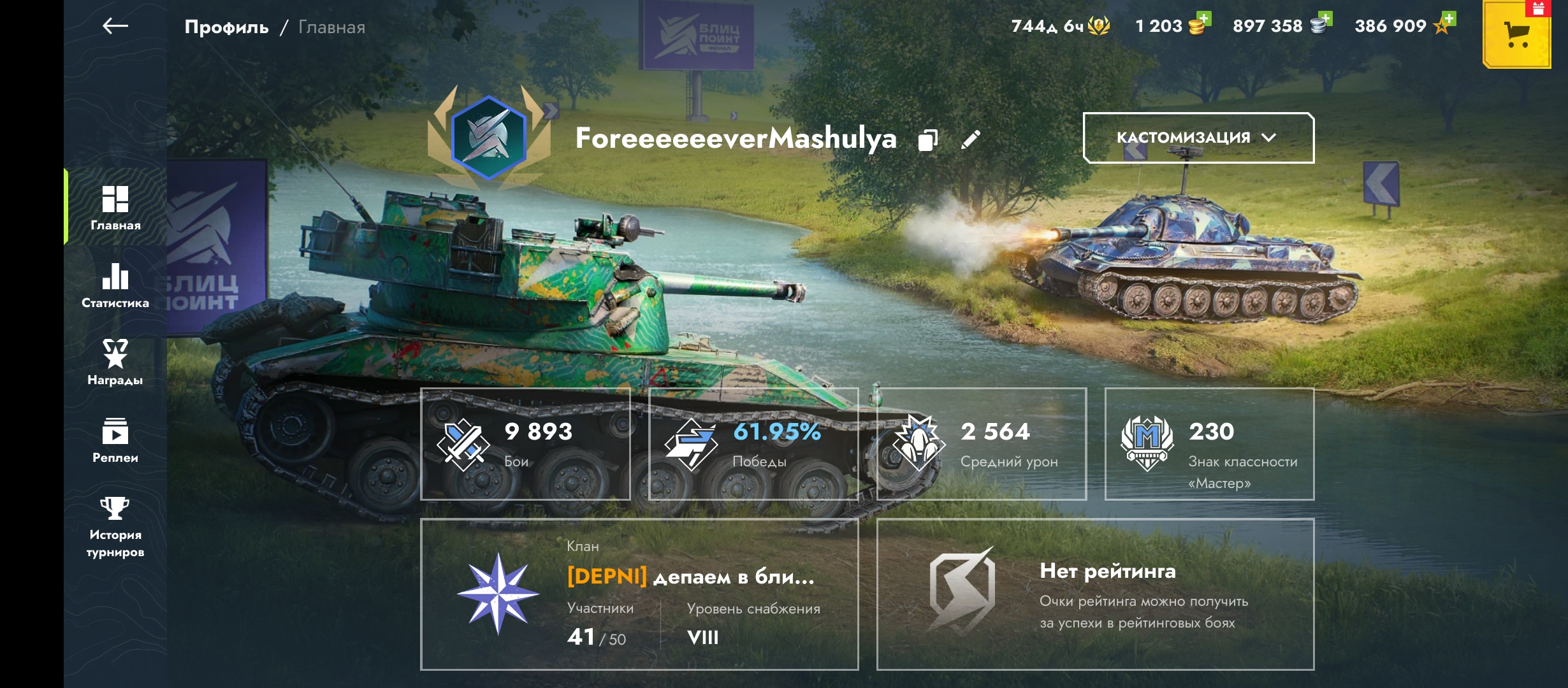This screenshot has width=1568, height=688.
Task: Go back with the arrow button
Action: pos(115,26)
